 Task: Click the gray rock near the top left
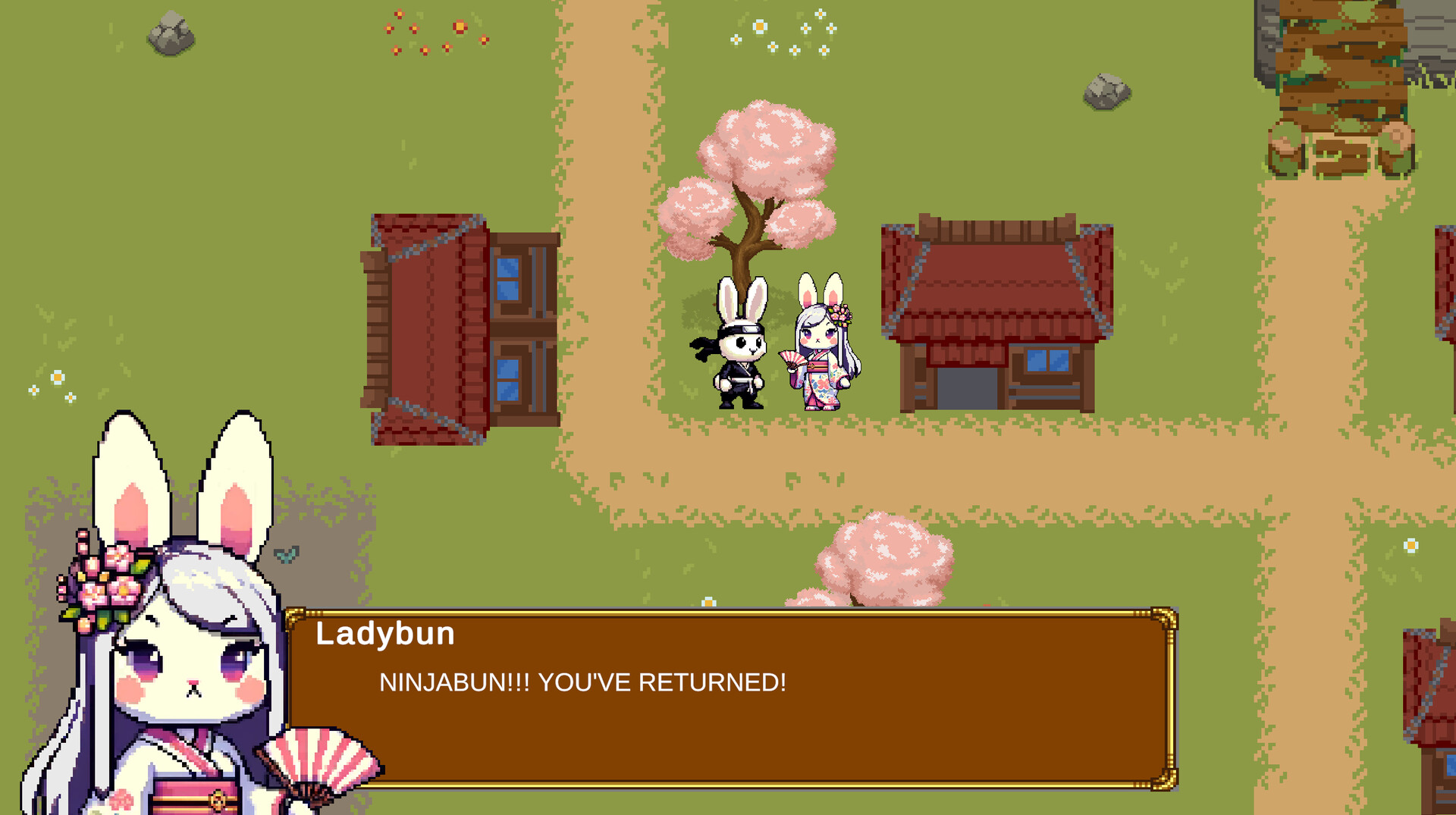click(x=173, y=32)
